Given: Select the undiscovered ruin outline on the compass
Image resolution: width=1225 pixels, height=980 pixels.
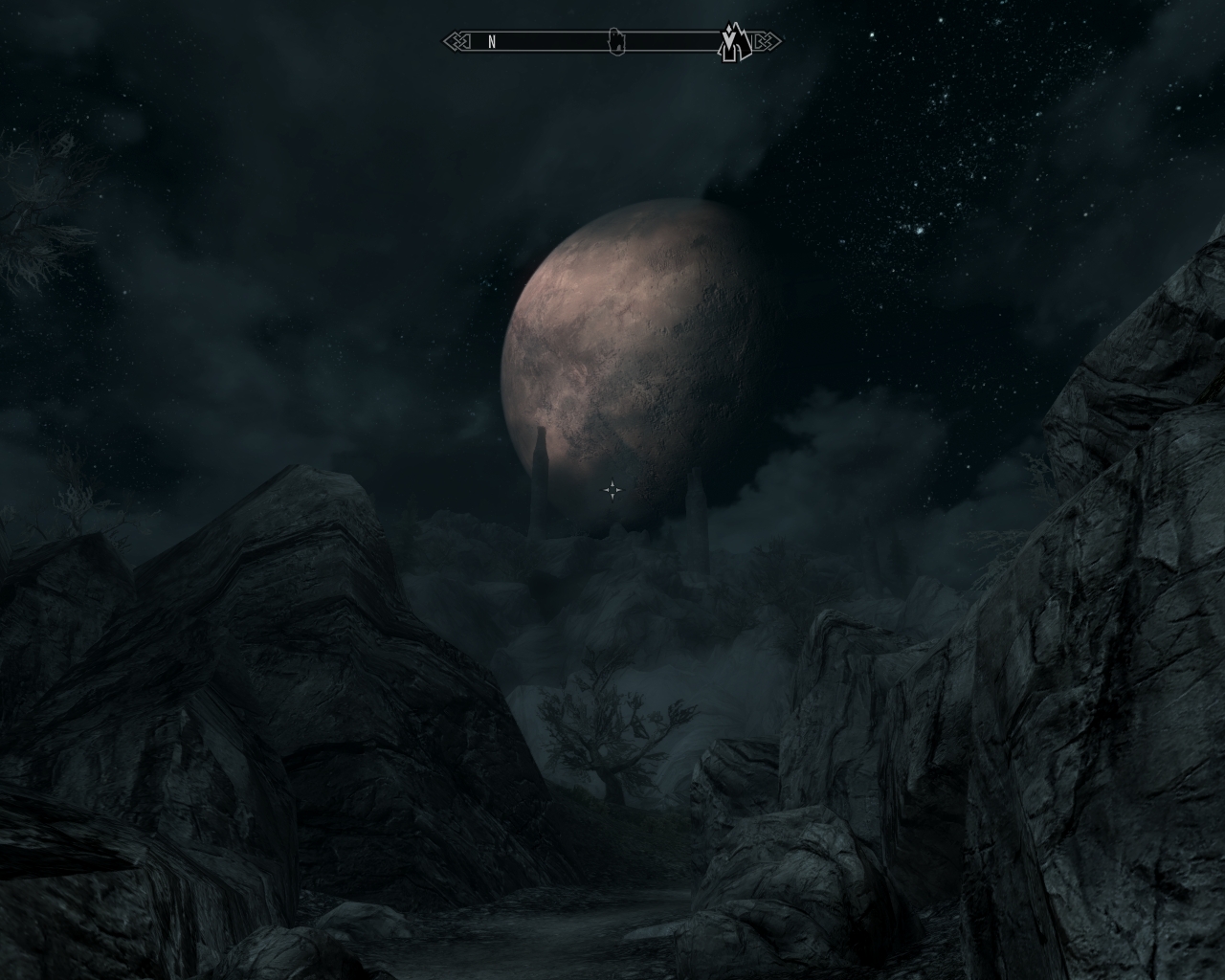Looking at the screenshot, I should [618, 41].
